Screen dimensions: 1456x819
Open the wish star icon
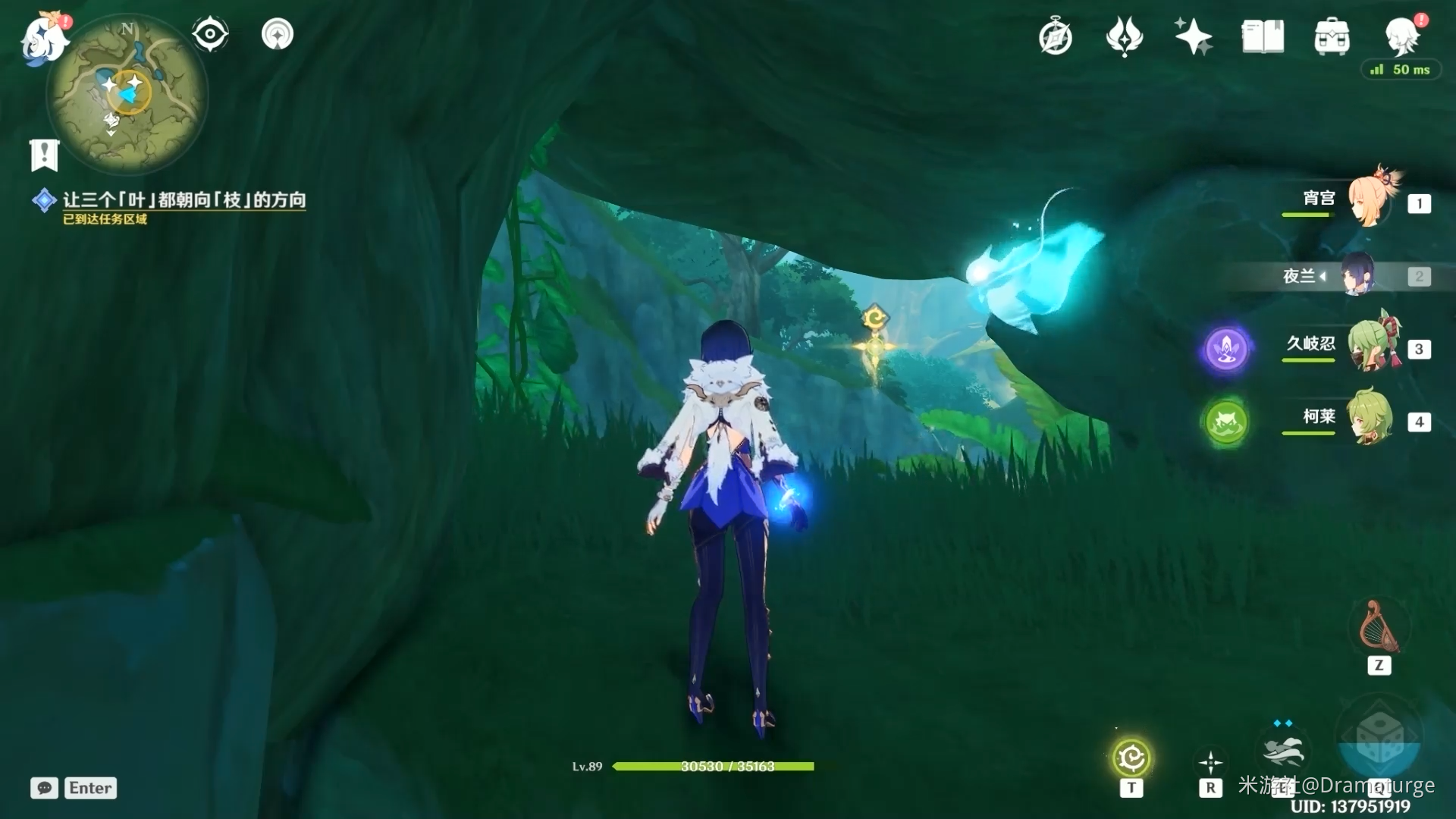click(1193, 36)
